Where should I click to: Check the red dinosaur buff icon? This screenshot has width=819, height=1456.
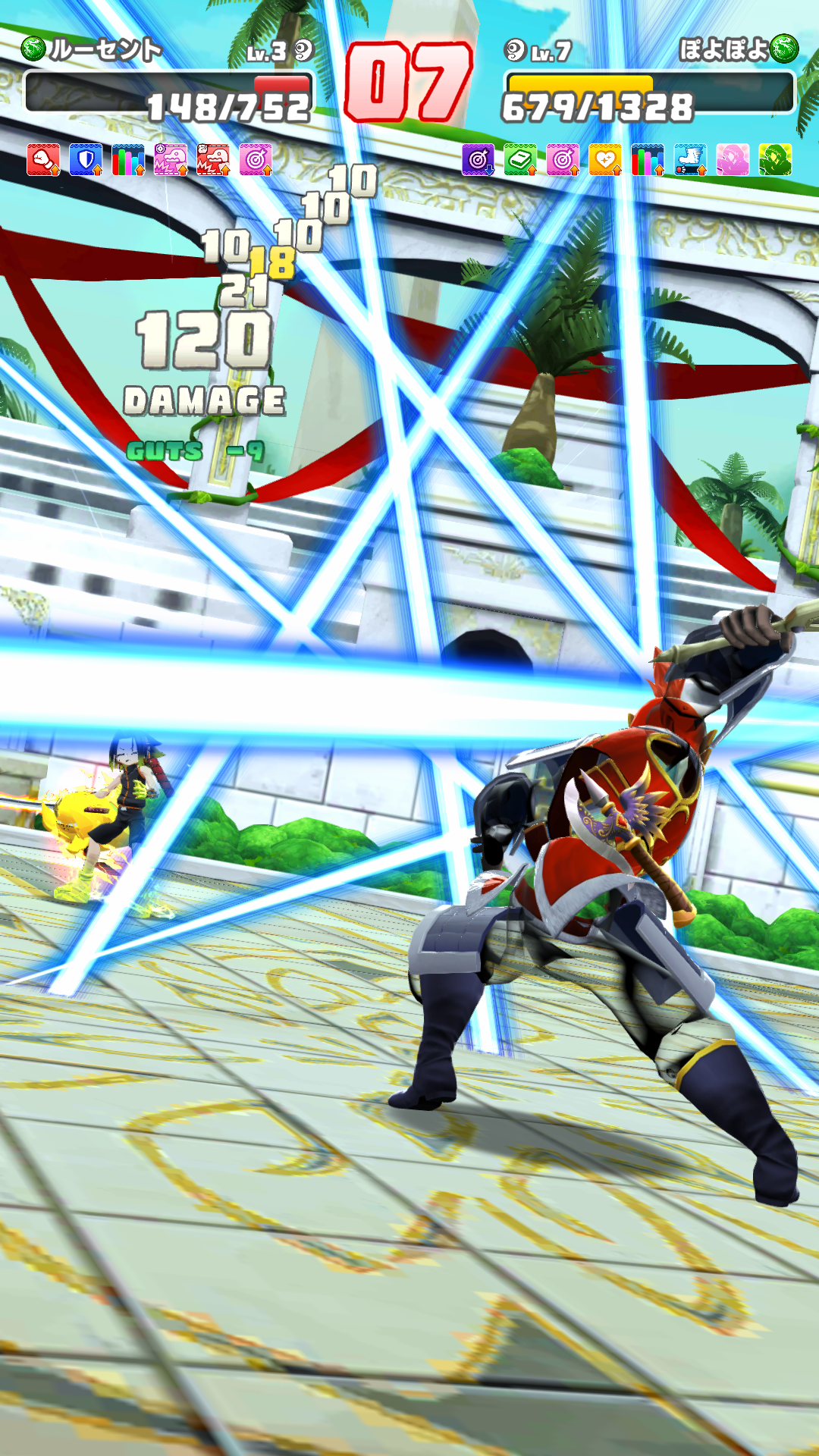pos(213,160)
